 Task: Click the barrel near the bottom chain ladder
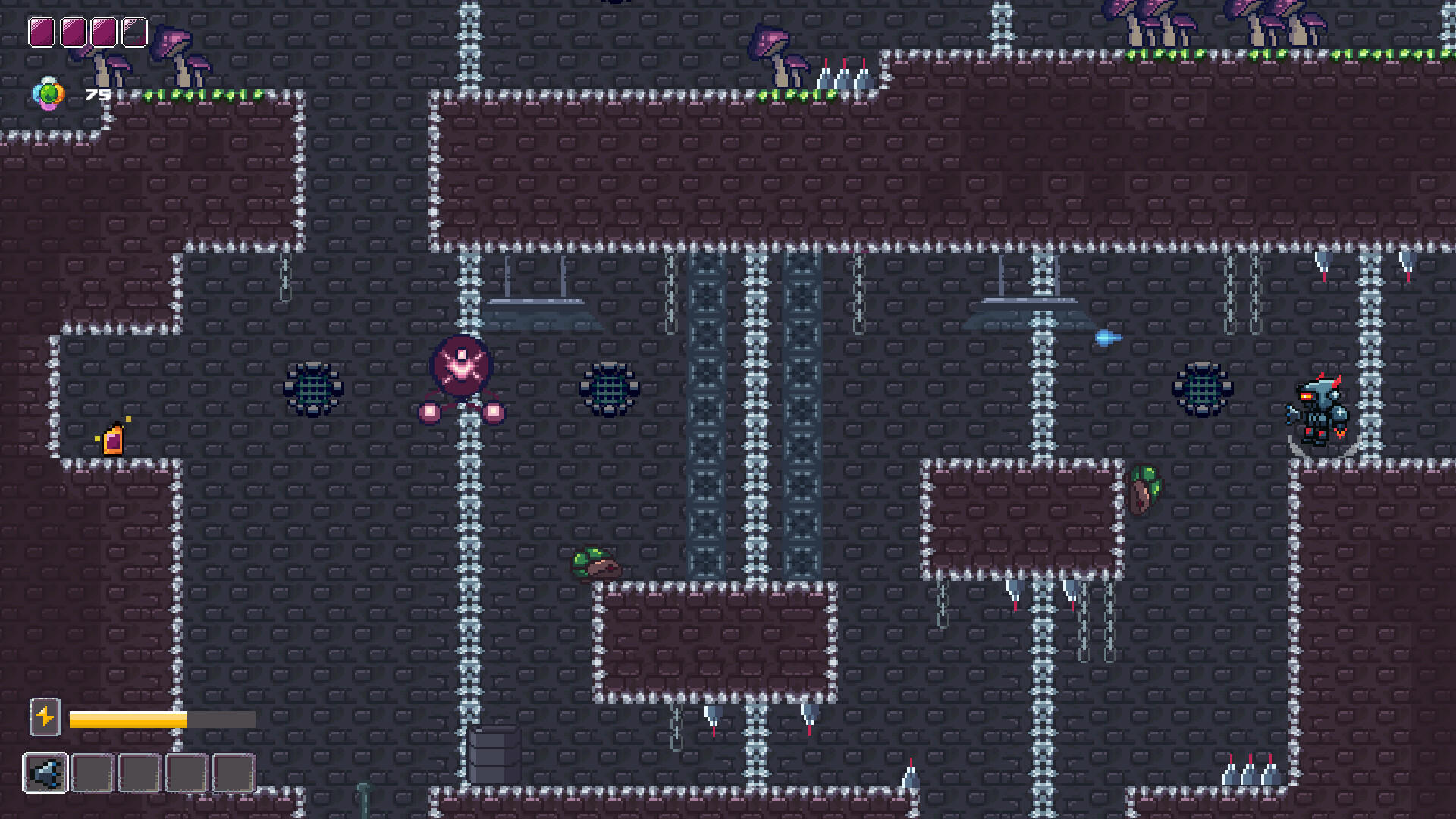pyautogui.click(x=491, y=760)
